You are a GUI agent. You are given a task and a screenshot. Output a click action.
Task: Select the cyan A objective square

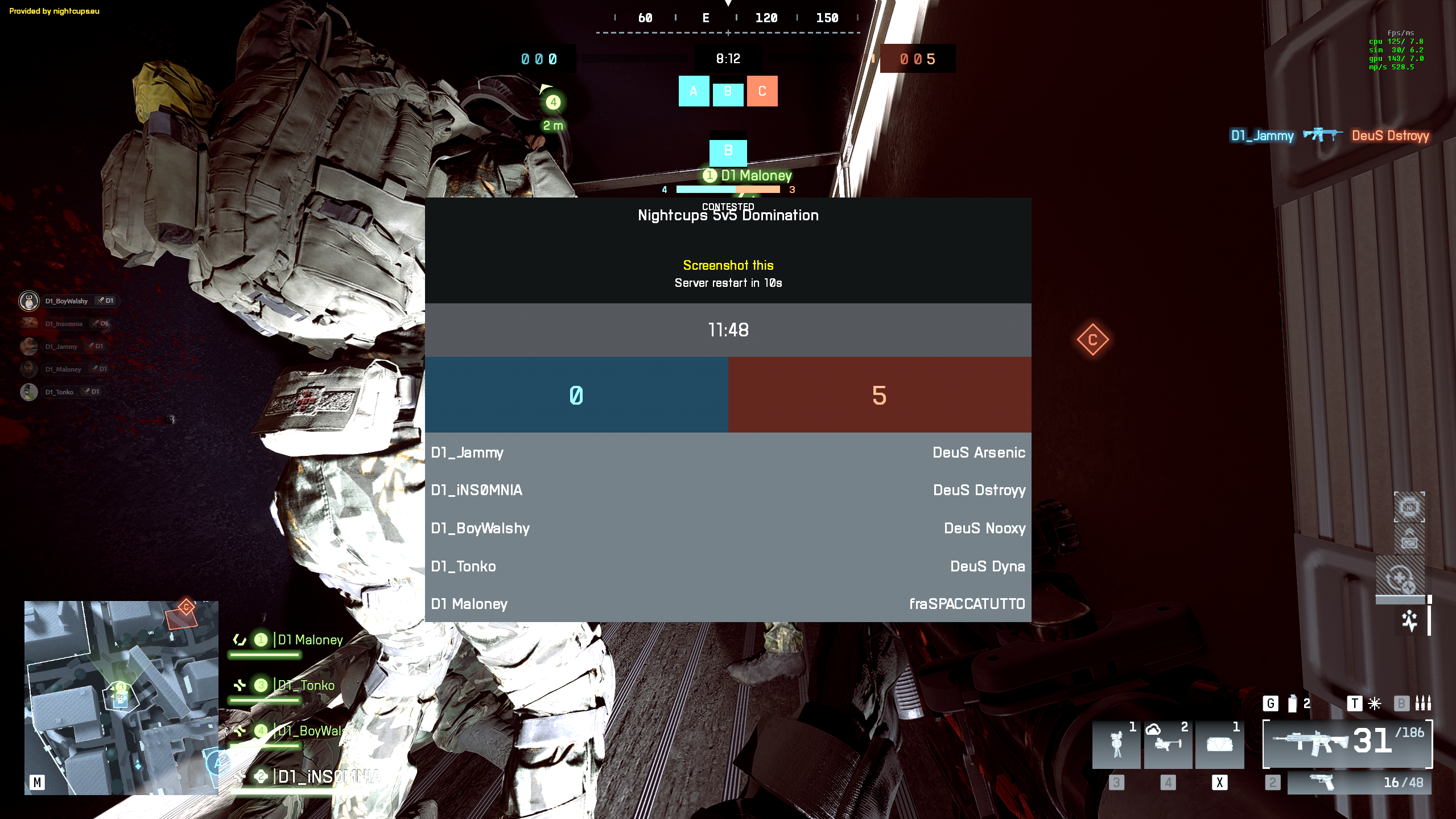[694, 91]
